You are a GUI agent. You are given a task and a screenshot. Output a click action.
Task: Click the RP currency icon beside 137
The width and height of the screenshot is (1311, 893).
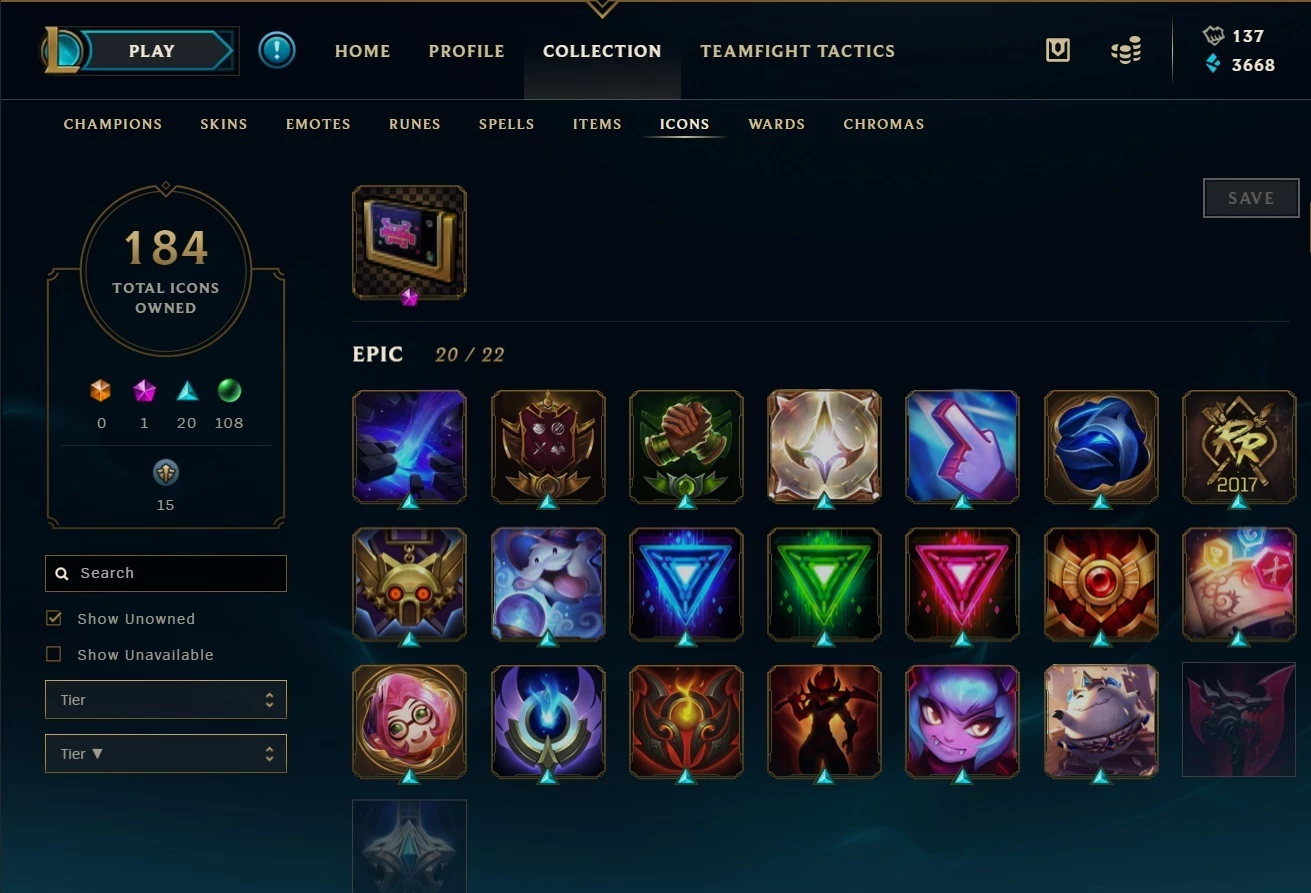coord(1212,36)
